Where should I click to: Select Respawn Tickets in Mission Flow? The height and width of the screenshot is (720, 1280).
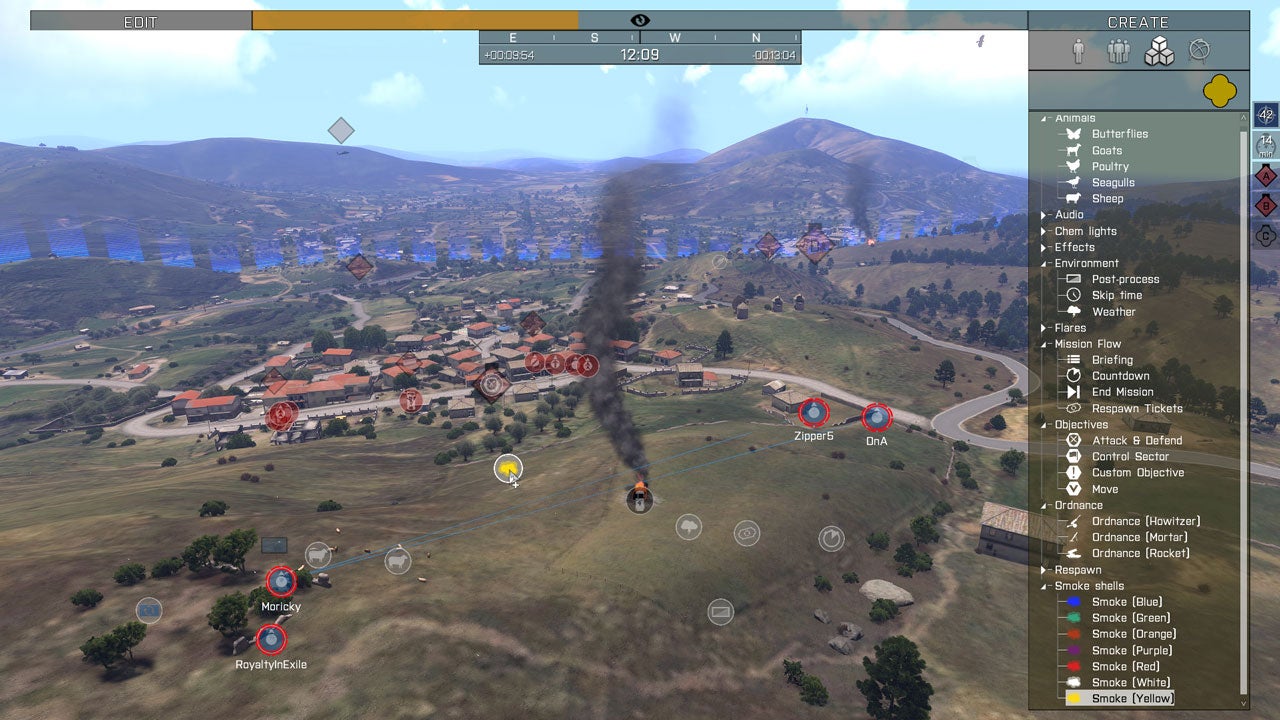(1136, 408)
